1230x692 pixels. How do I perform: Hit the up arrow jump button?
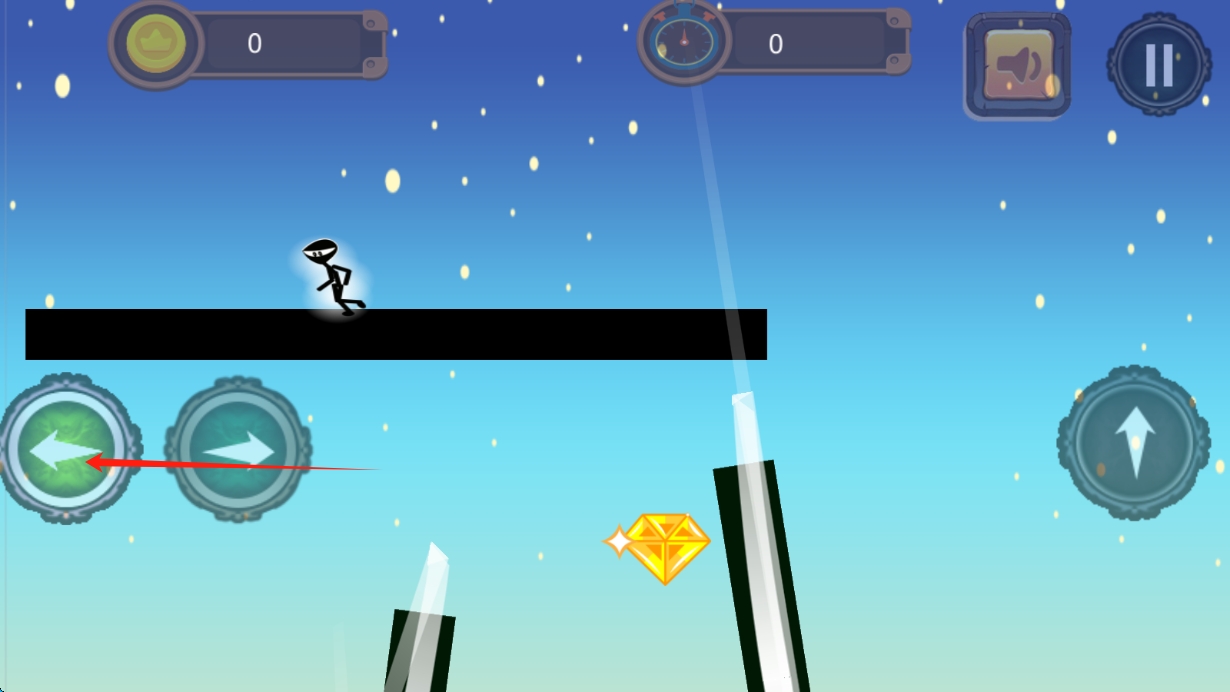(x=1133, y=441)
